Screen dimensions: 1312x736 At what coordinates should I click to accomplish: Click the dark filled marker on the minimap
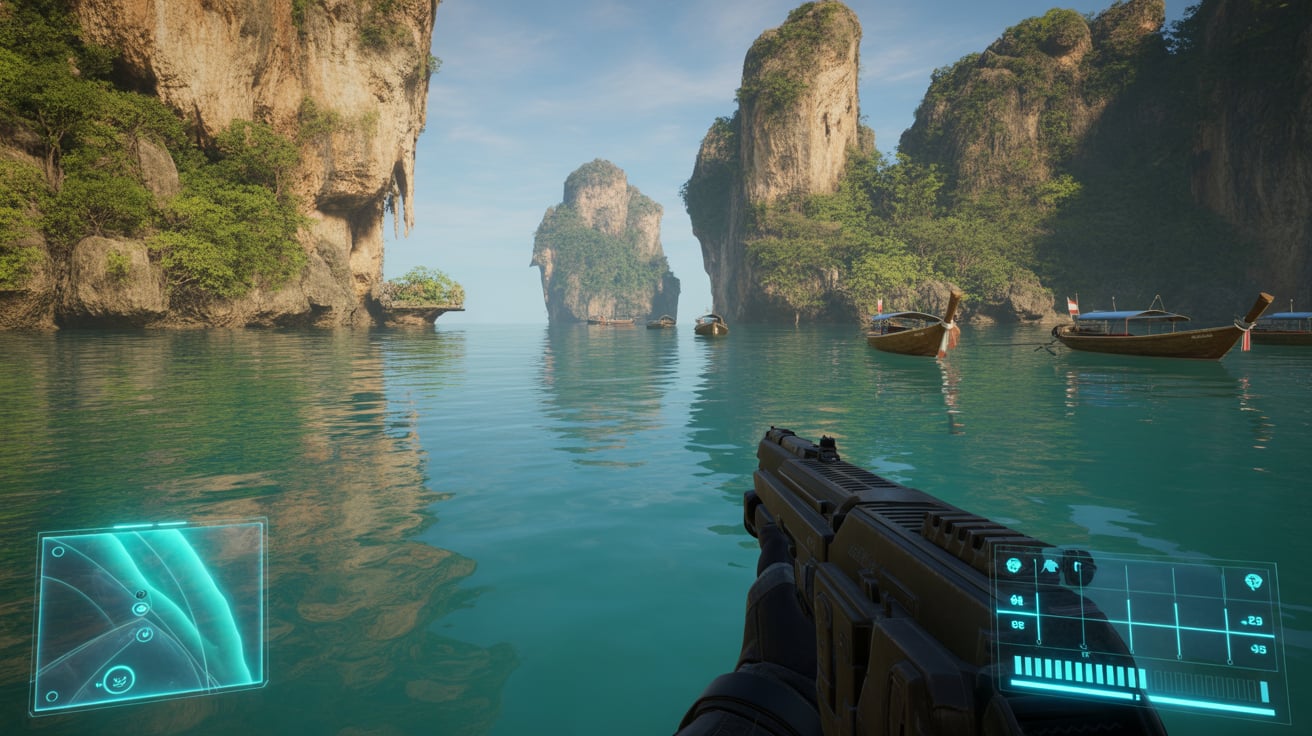pyautogui.click(x=139, y=595)
